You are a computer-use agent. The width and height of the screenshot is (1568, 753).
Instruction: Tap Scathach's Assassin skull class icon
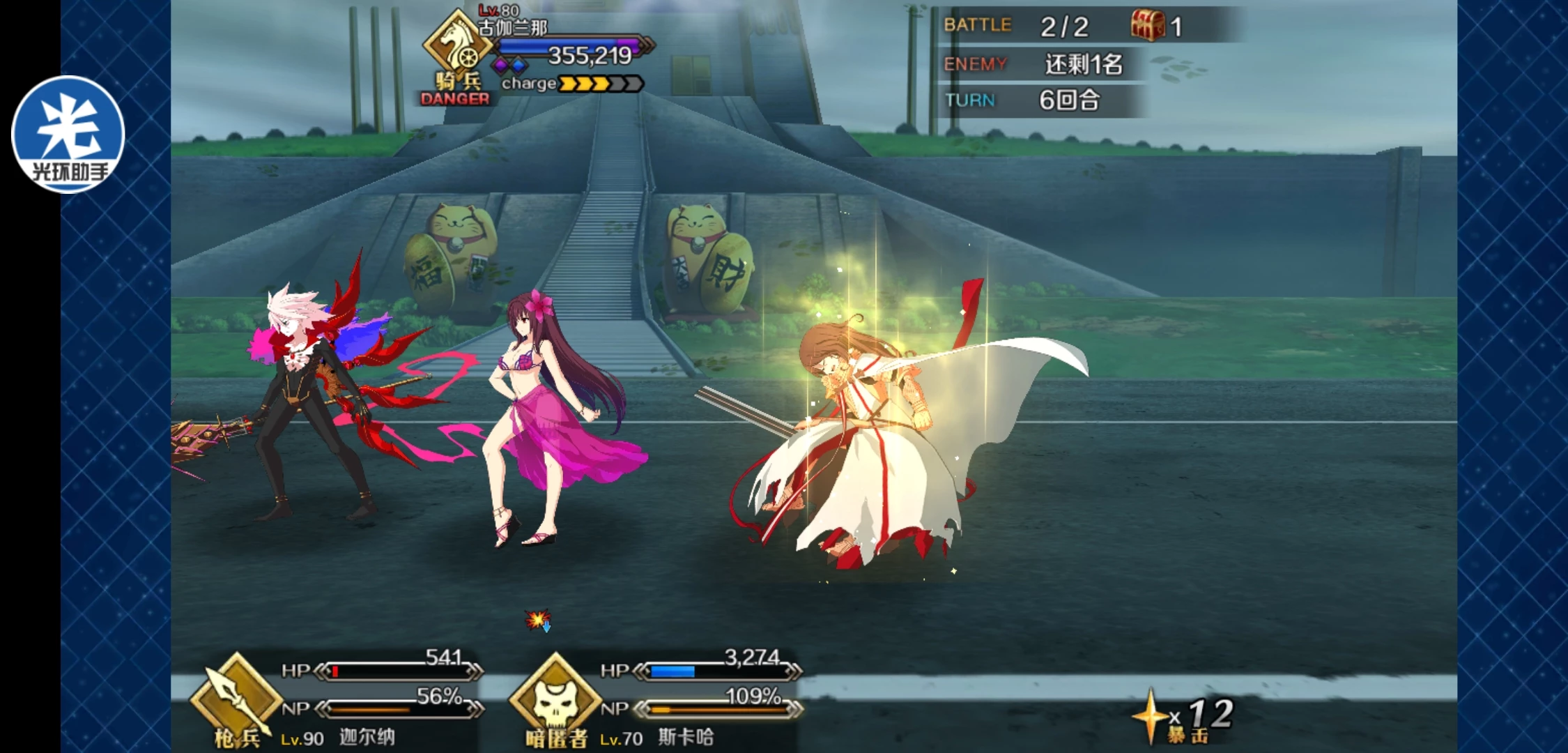(555, 697)
